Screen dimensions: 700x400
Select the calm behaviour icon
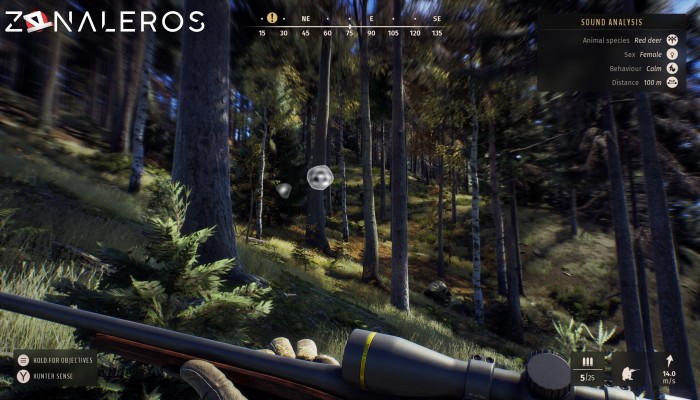pyautogui.click(x=673, y=68)
